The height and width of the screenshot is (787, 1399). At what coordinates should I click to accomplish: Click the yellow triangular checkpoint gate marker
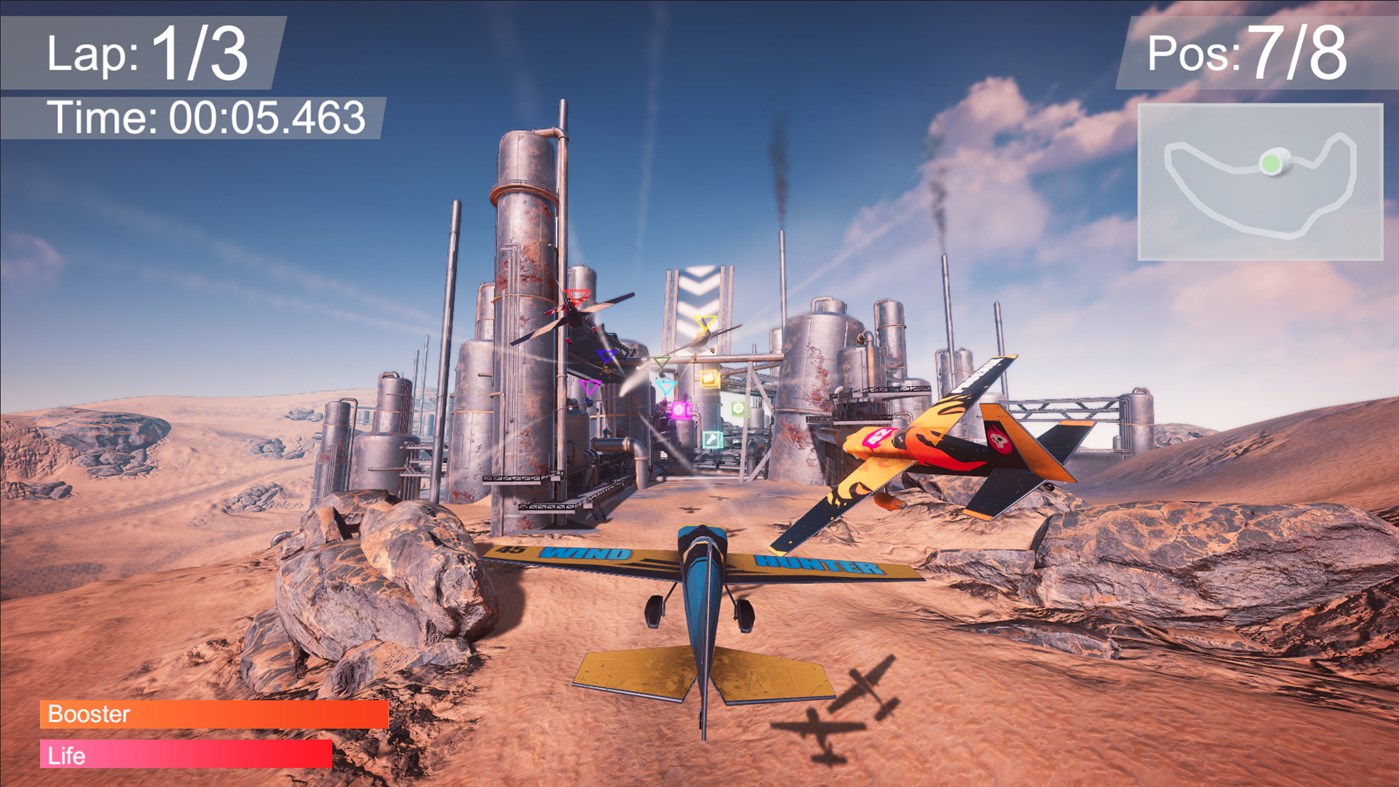pyautogui.click(x=705, y=323)
